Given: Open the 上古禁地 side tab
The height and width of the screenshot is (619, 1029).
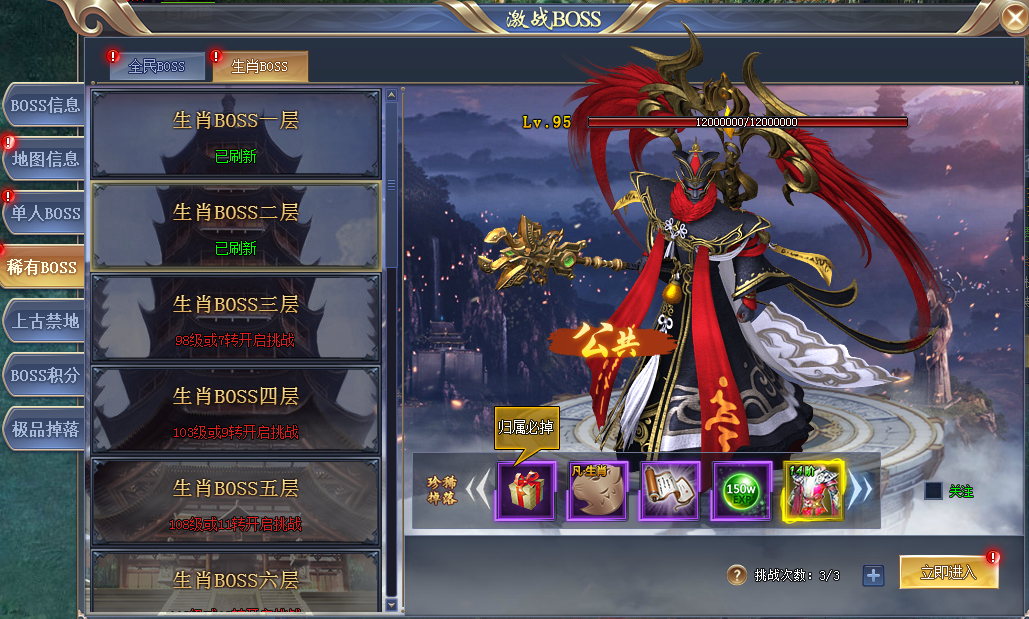Looking at the screenshot, I should 44,321.
